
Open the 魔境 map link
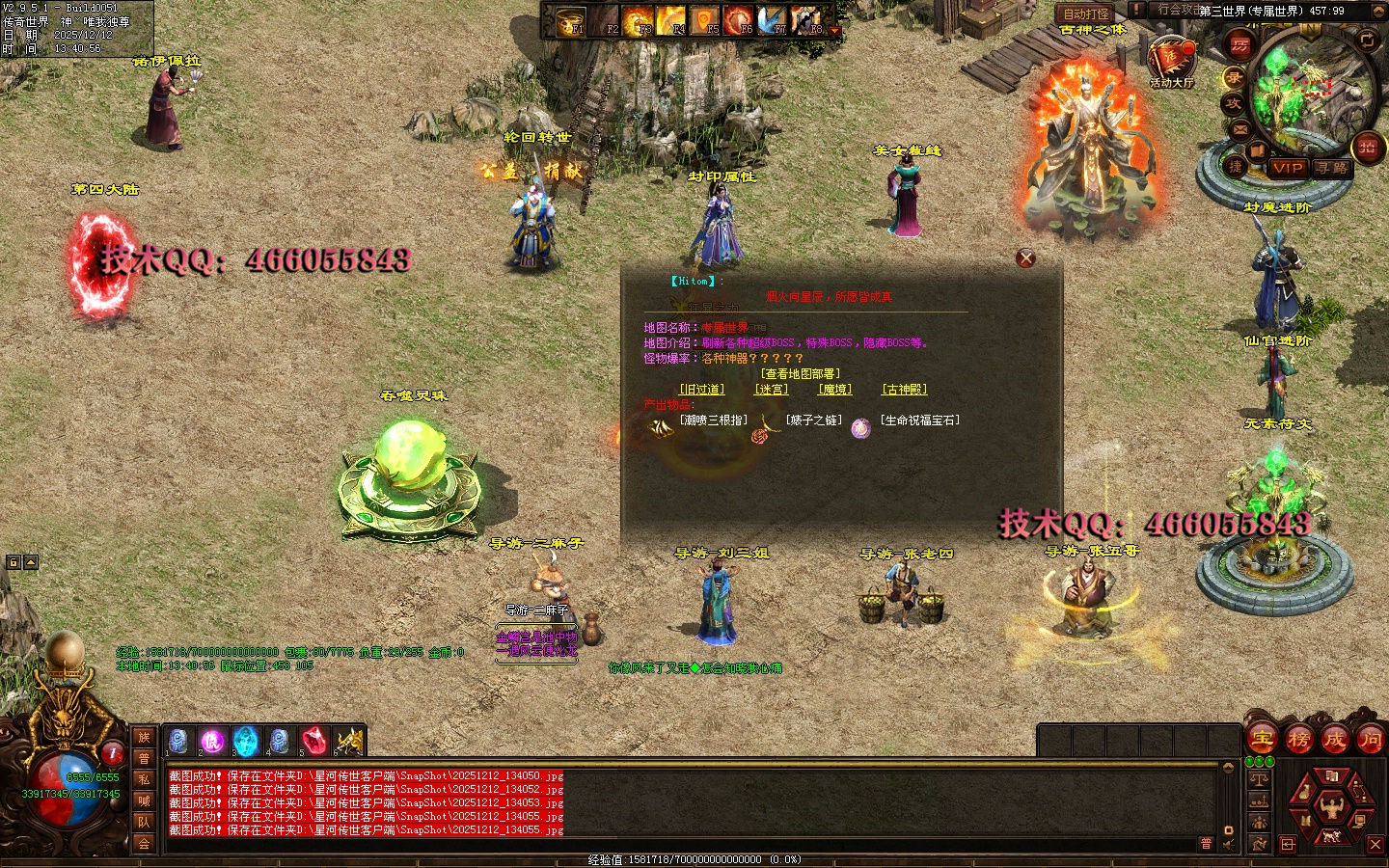(835, 390)
